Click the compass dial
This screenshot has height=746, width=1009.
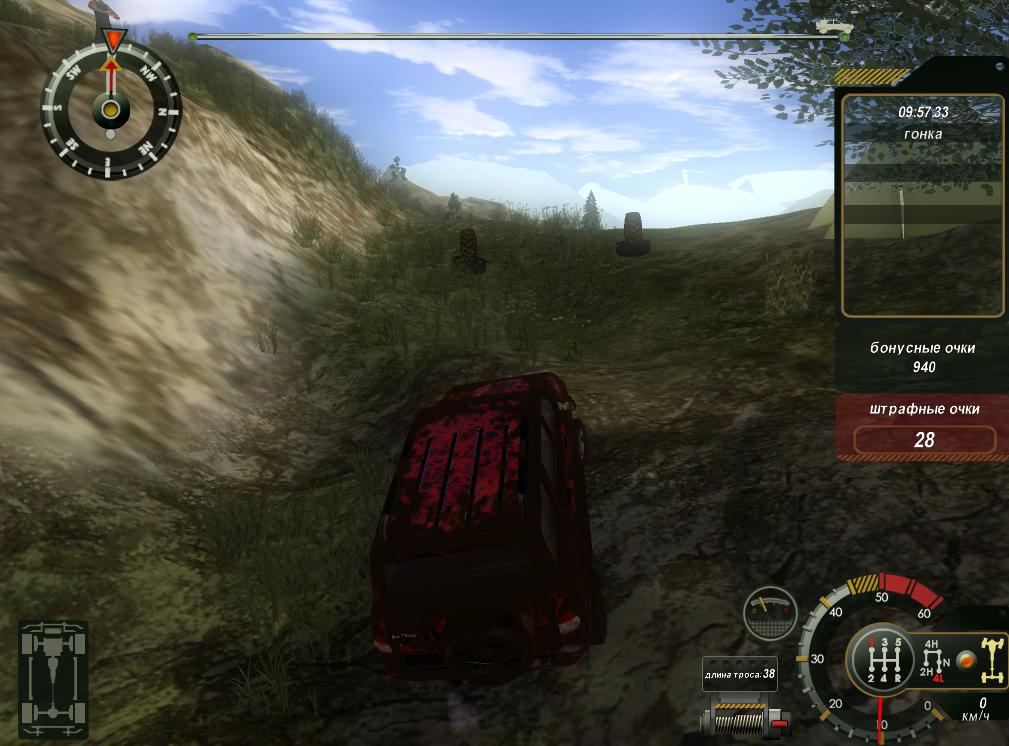tap(110, 108)
